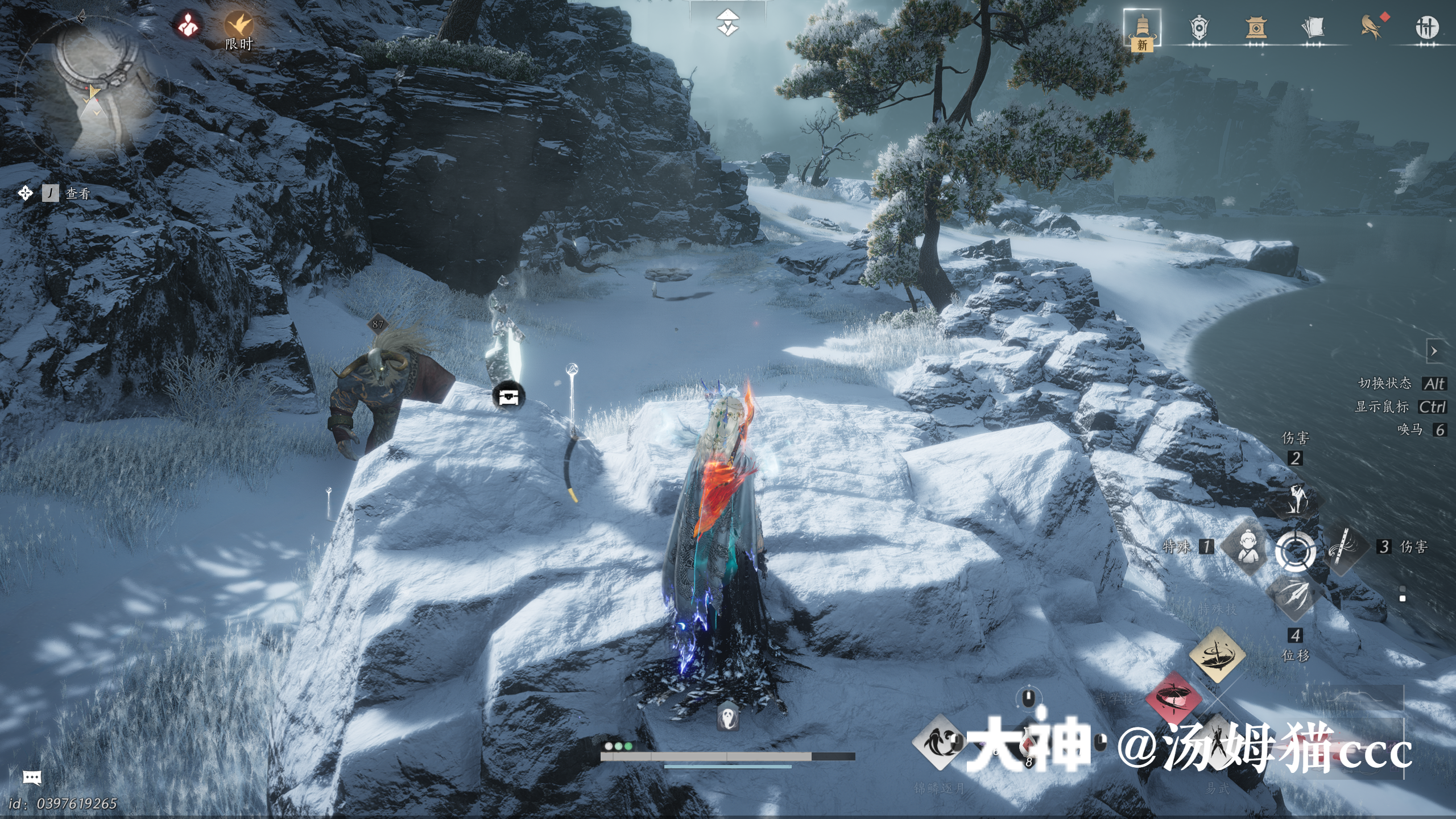Trigger the kicking figure 伤害 skill

click(x=1296, y=498)
